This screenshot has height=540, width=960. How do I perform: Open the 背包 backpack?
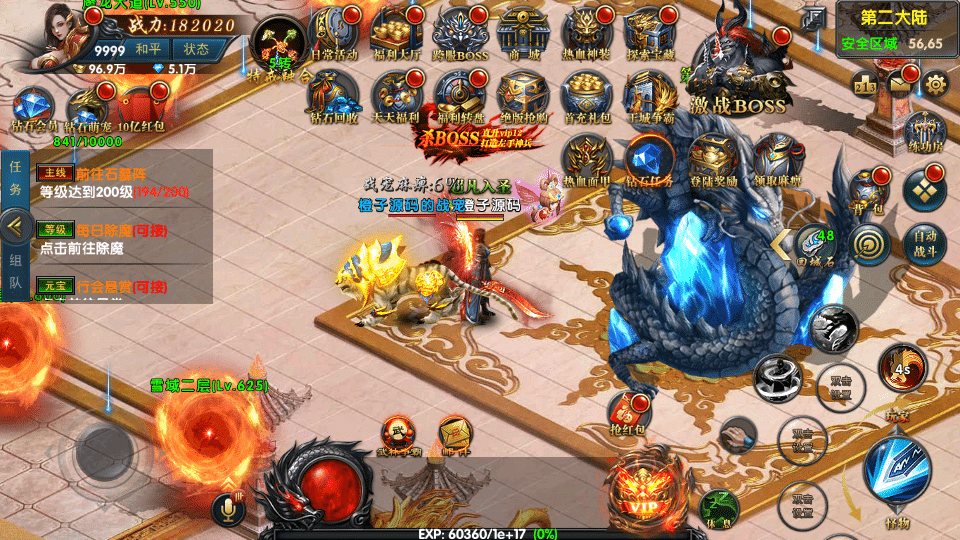[867, 190]
